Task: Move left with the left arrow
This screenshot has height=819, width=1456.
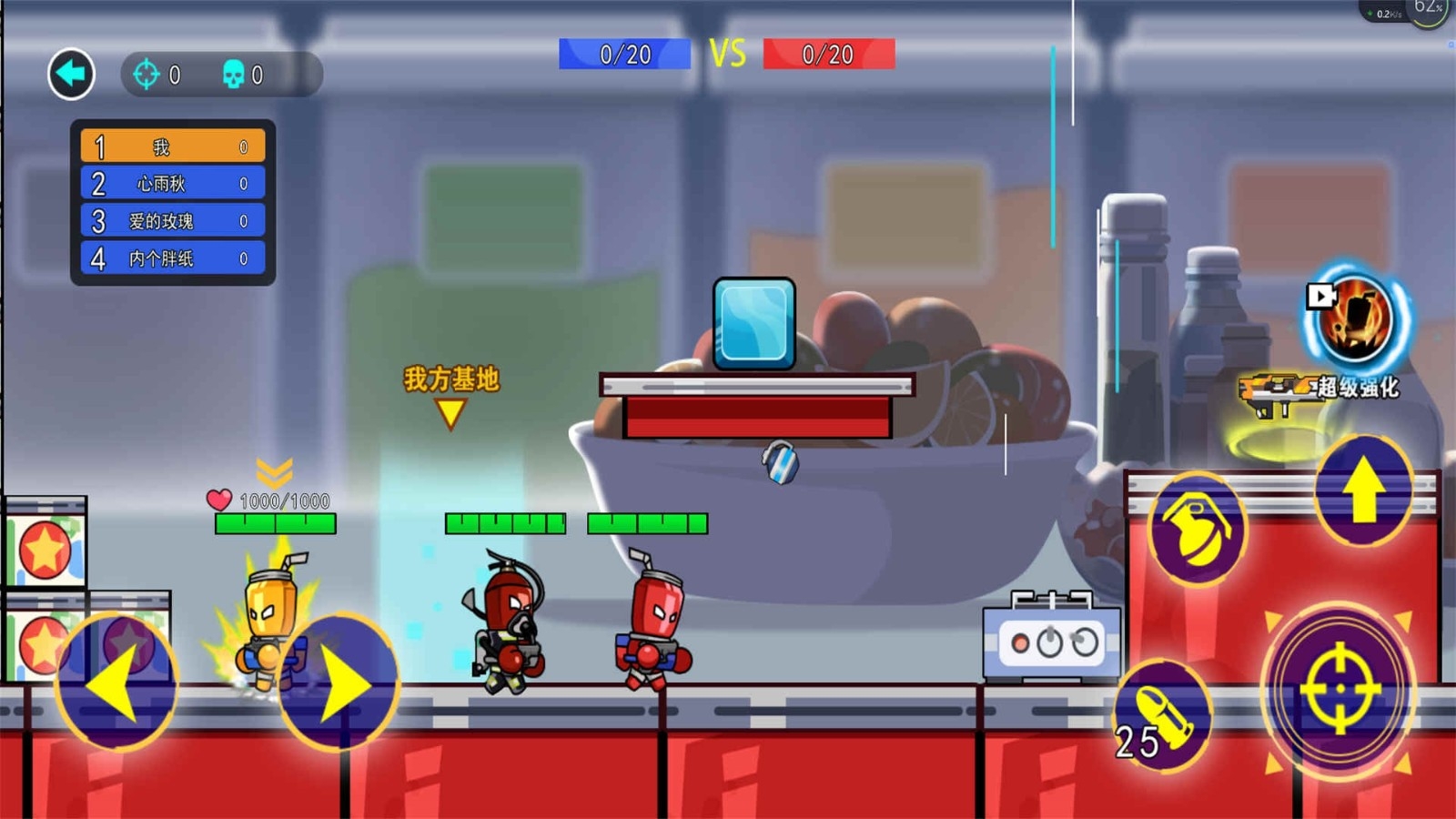Action: pos(116,682)
